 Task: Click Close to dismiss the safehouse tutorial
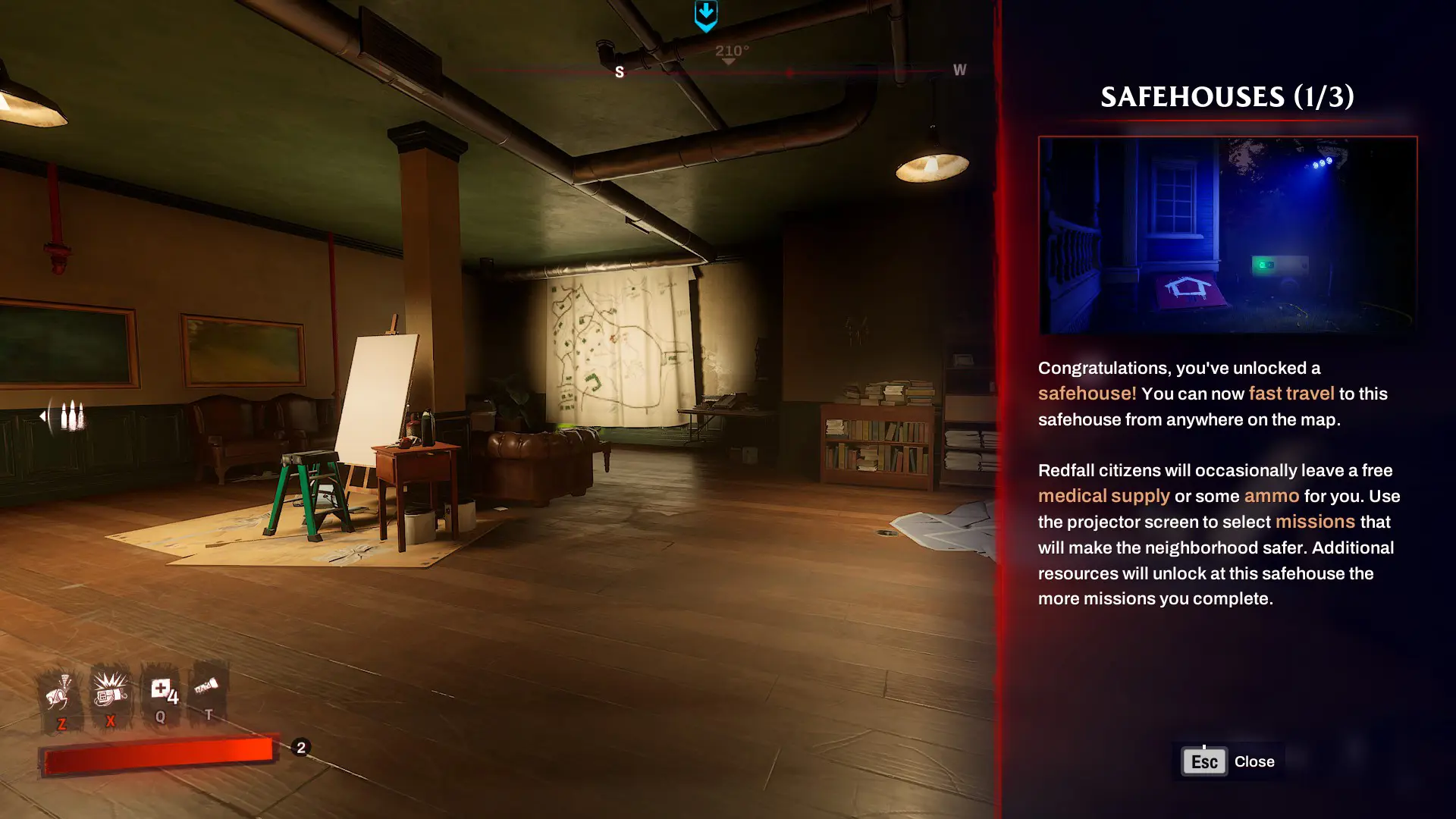click(x=1255, y=761)
